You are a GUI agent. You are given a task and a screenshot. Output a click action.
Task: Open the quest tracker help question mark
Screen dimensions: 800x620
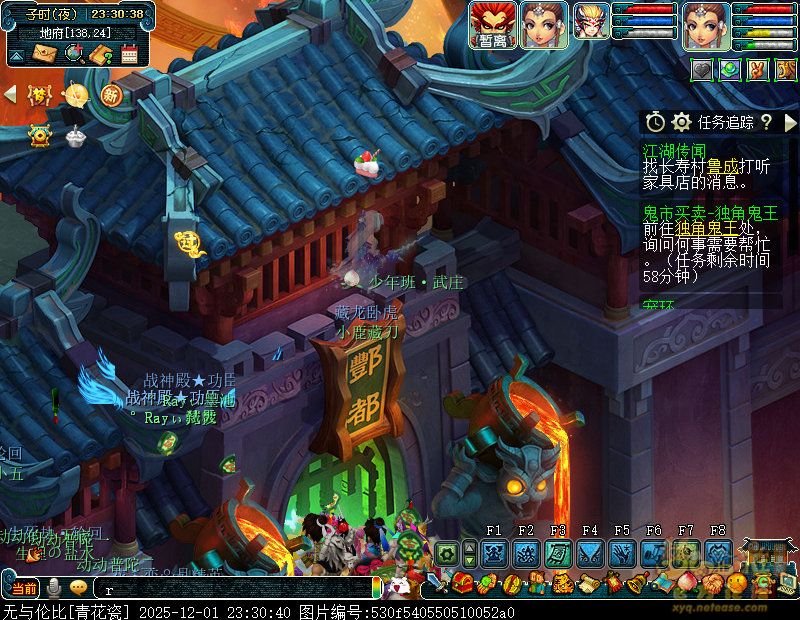tap(766, 122)
